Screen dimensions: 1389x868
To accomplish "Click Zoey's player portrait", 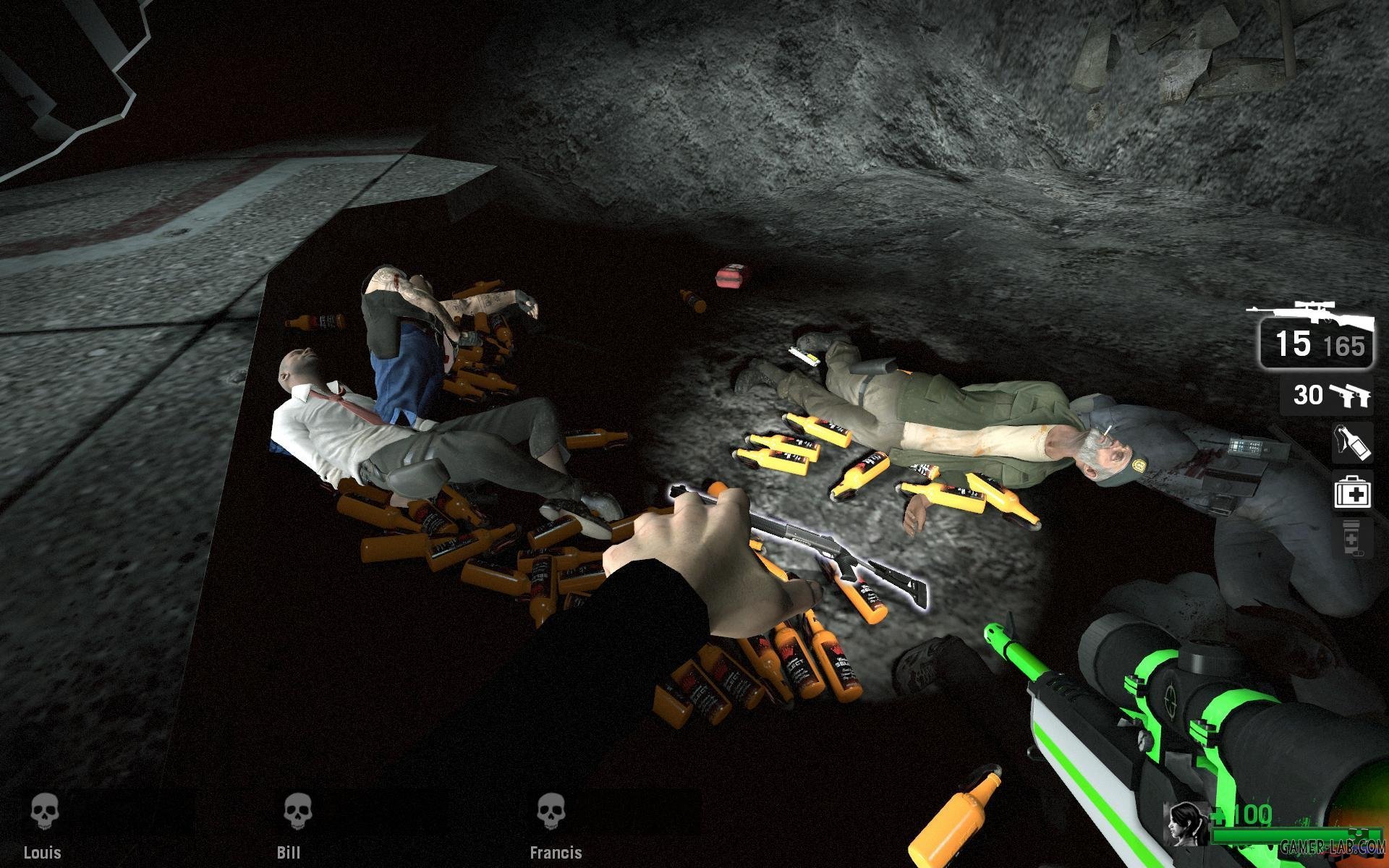I will (x=1186, y=822).
